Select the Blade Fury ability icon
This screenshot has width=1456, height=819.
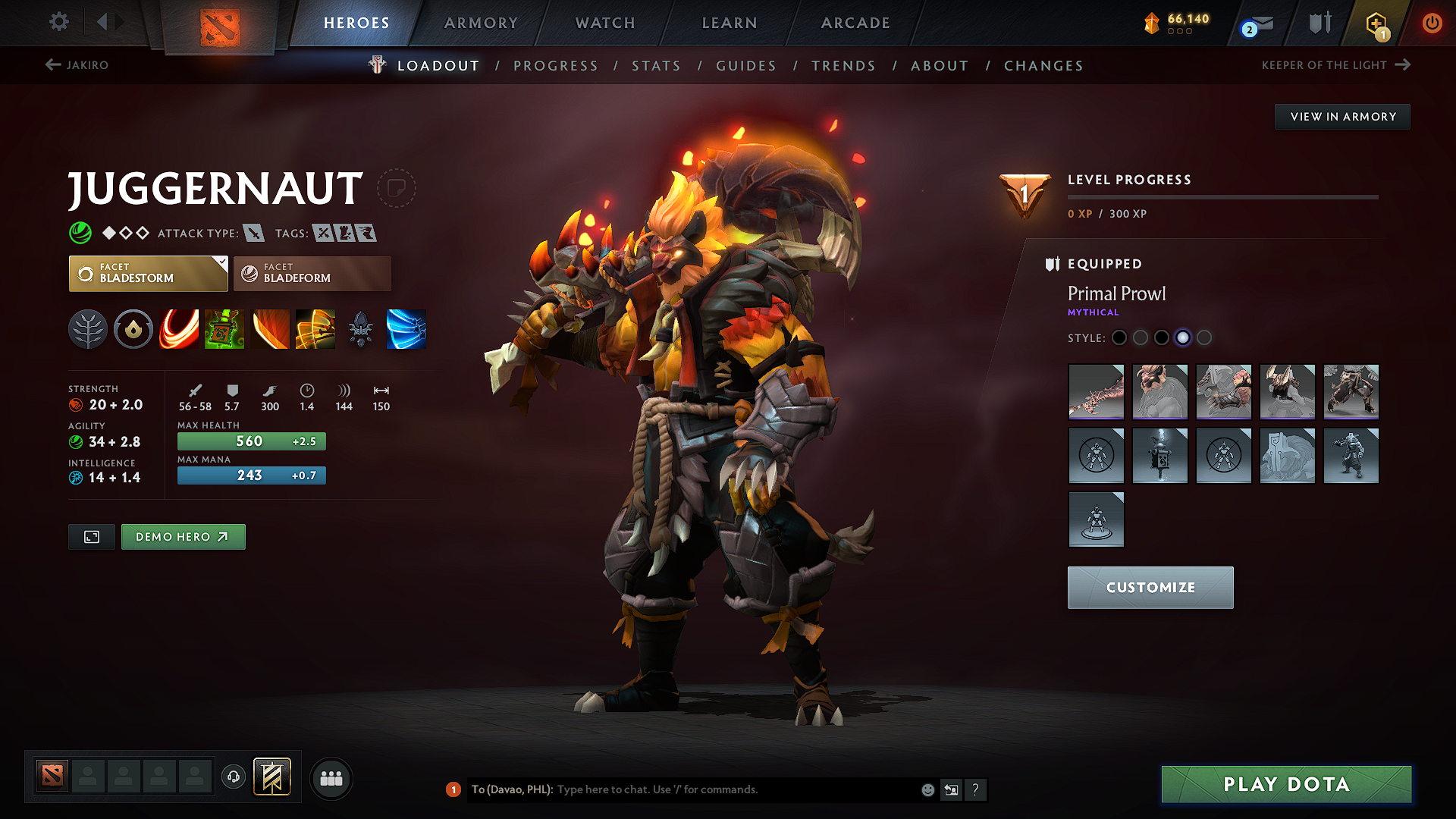coord(179,328)
